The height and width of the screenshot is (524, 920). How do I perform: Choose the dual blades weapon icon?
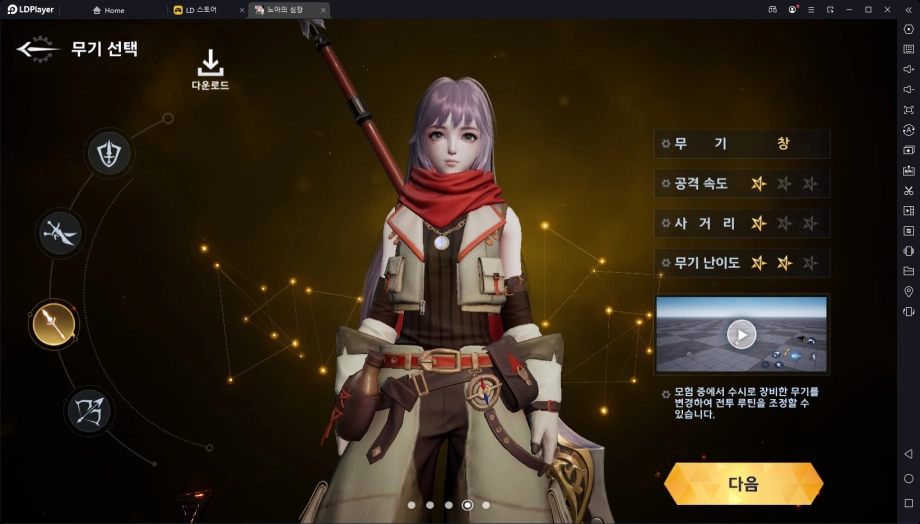60,232
